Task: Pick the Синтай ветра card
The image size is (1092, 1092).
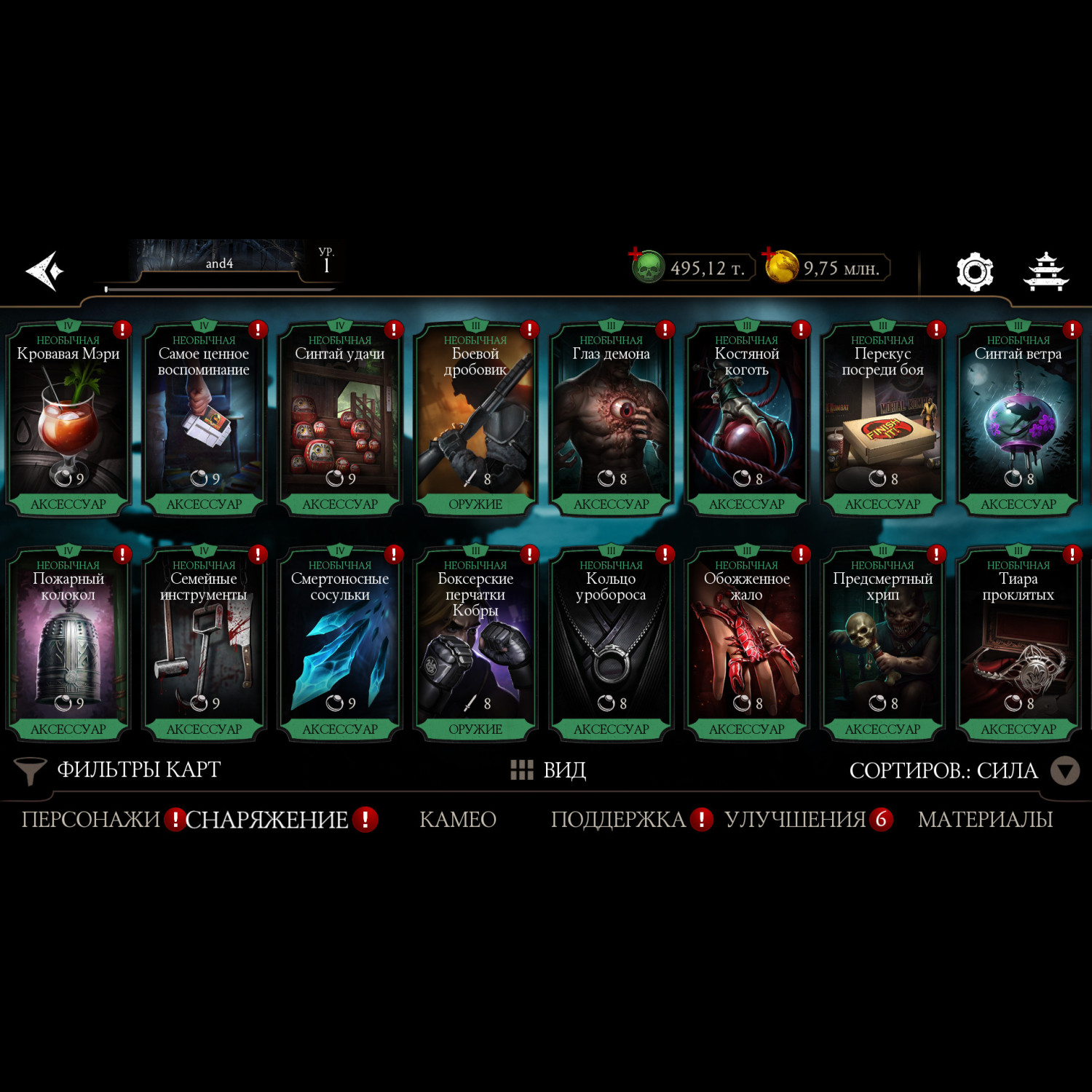Action: (x=1018, y=419)
